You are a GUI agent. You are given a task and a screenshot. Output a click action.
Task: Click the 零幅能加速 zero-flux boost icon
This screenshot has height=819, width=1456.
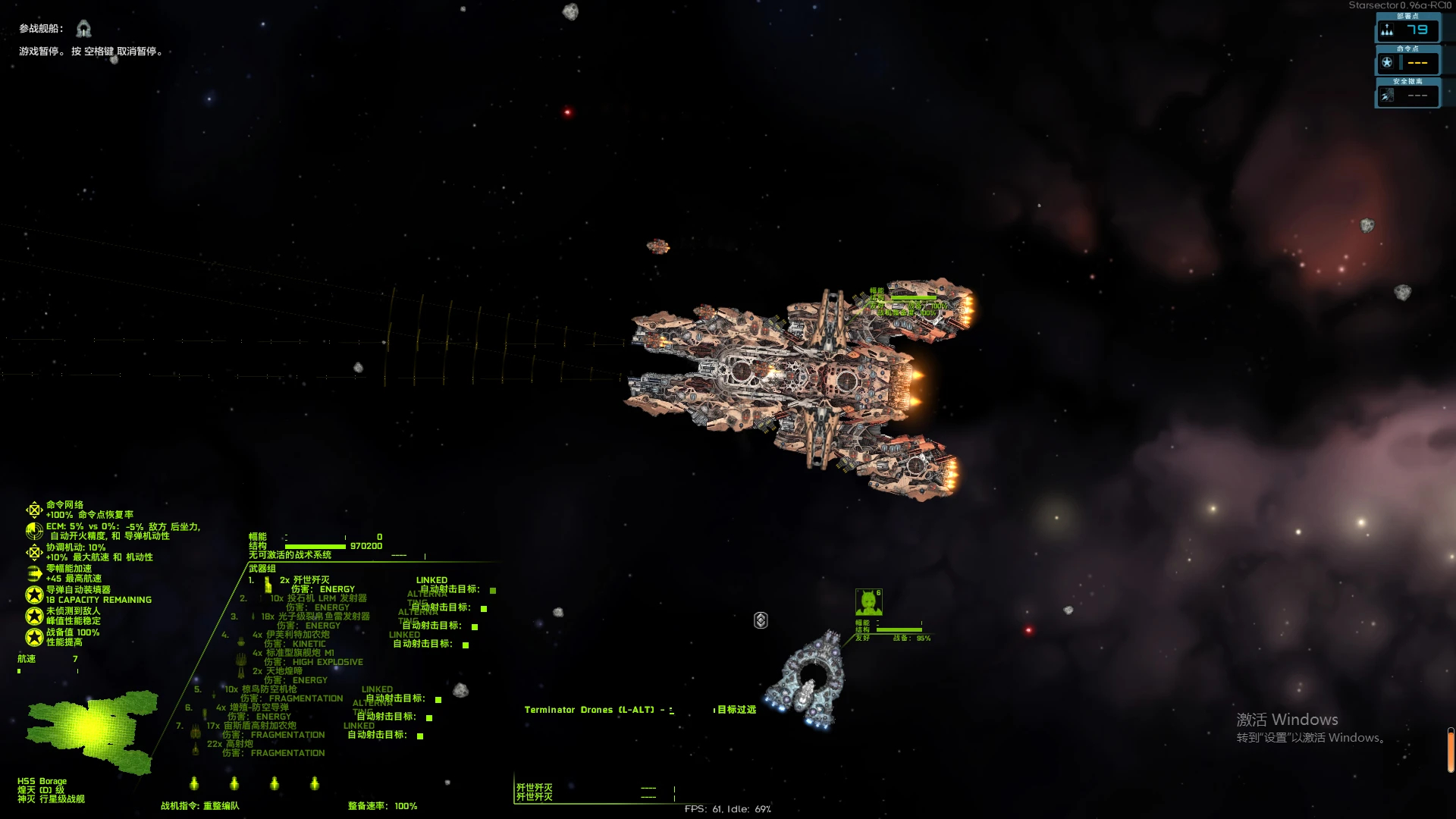[34, 573]
